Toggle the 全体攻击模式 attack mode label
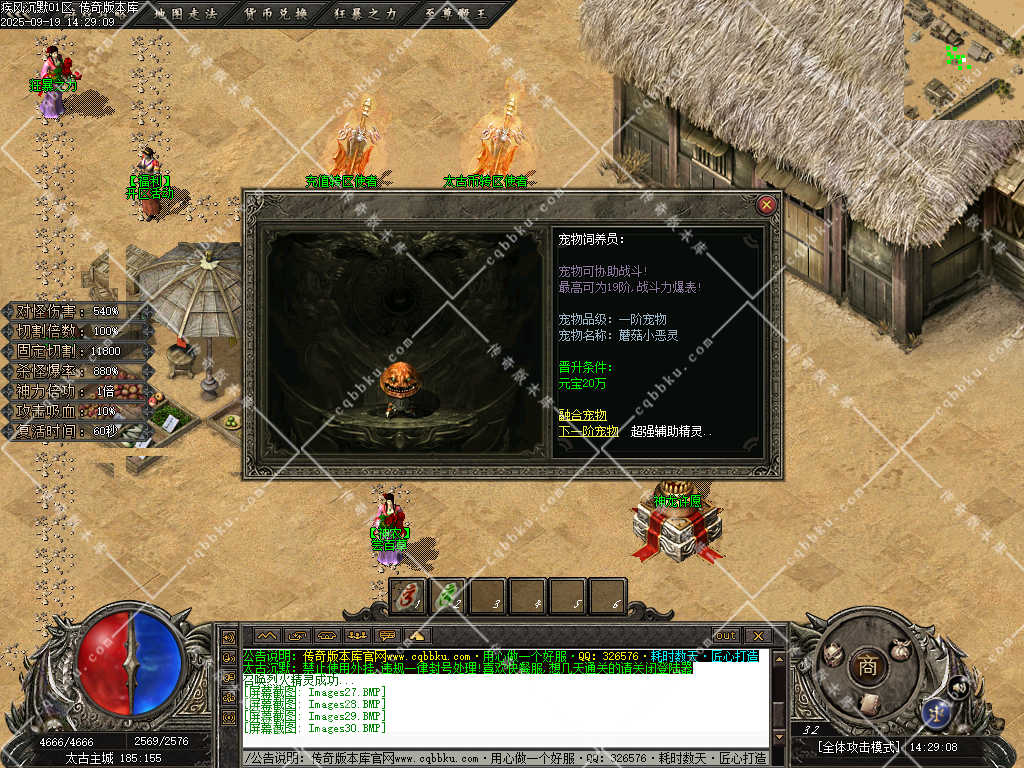Screen dimensions: 1024x768 tap(859, 747)
